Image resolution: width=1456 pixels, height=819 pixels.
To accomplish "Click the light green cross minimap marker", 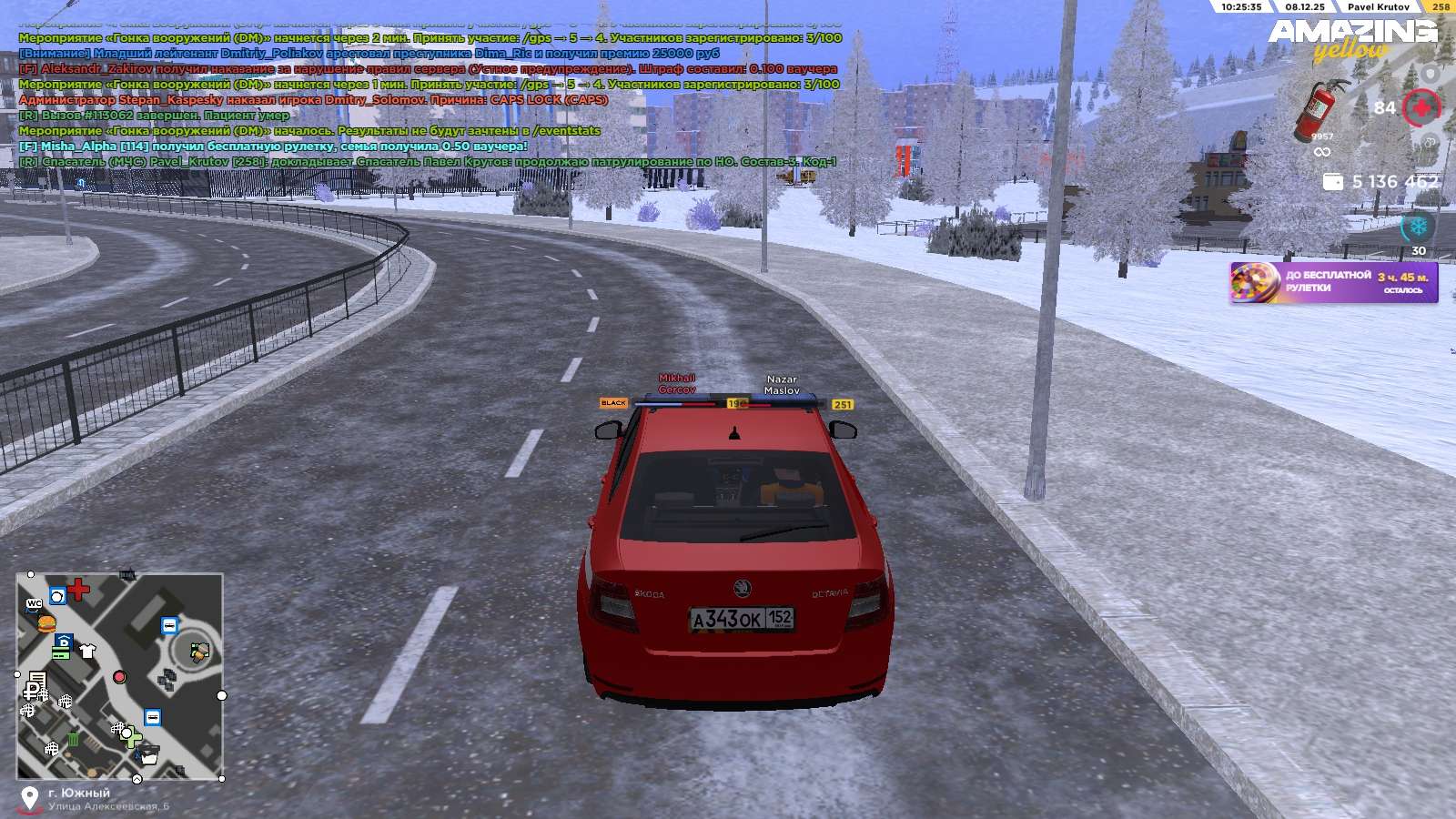I will click(x=129, y=735).
